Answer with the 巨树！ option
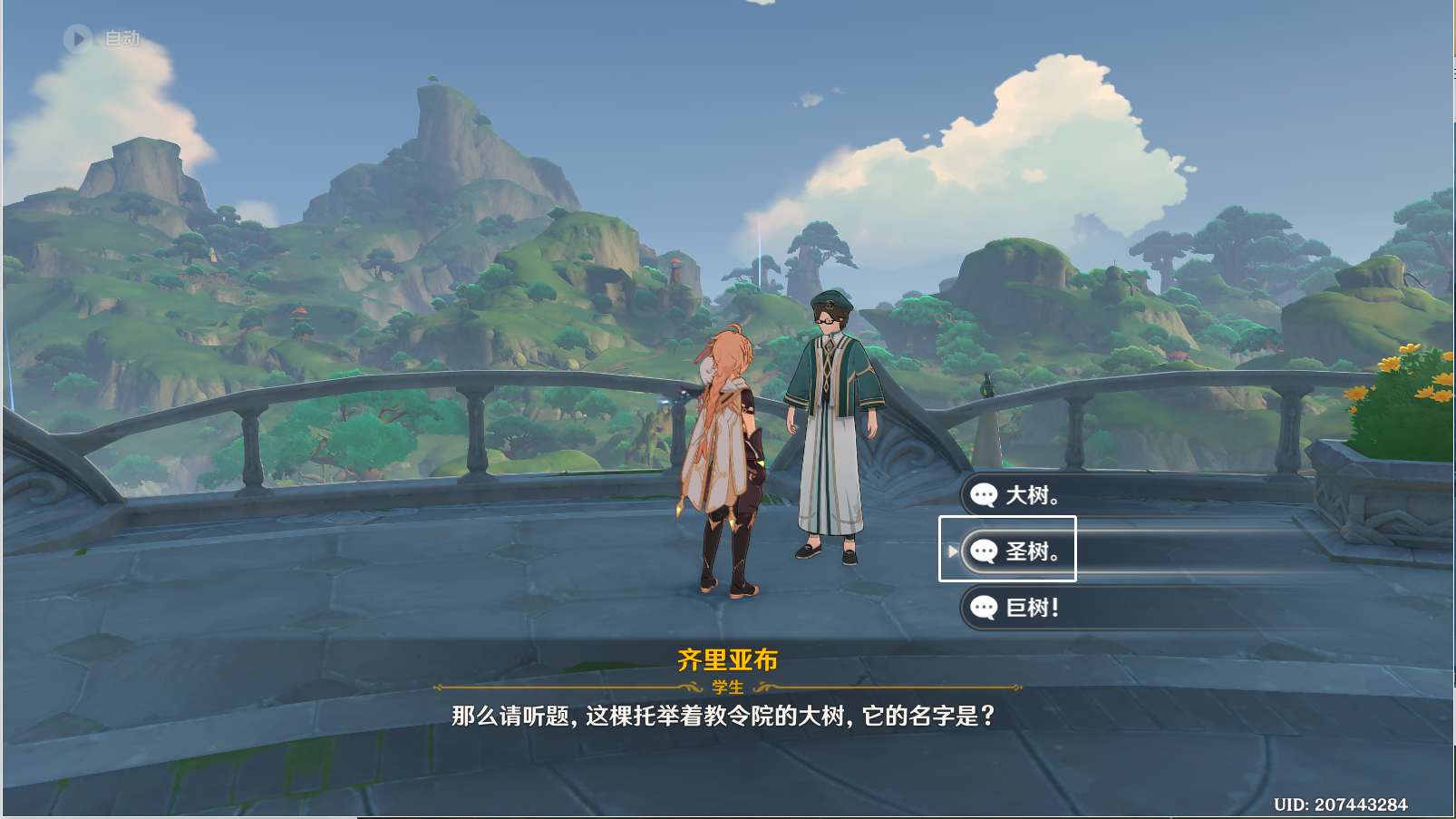 (1032, 608)
